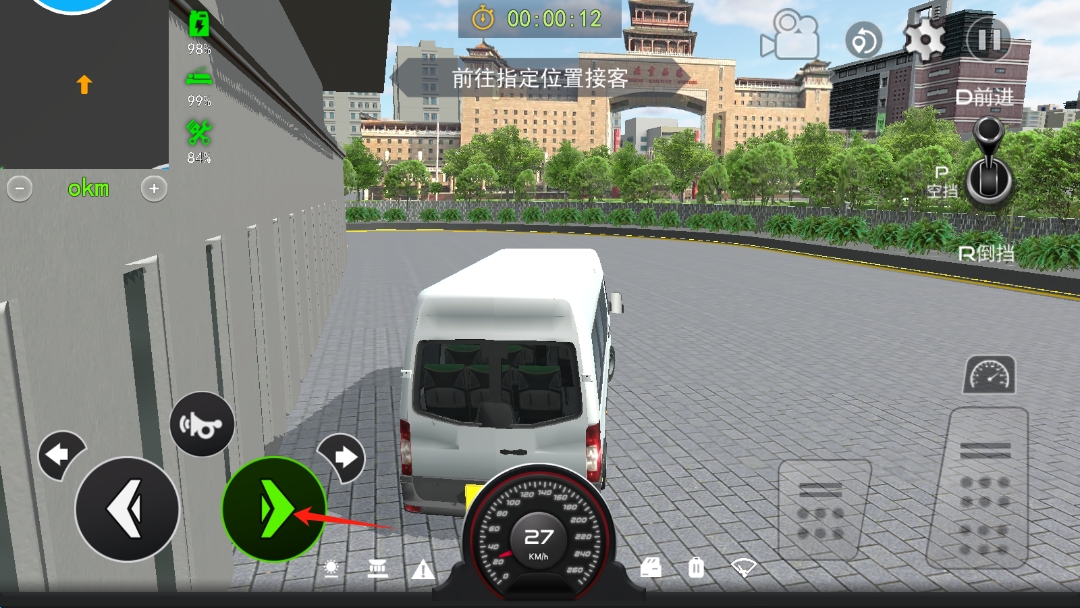Shift gear lever to P空挡
The width and height of the screenshot is (1080, 608).
click(942, 184)
